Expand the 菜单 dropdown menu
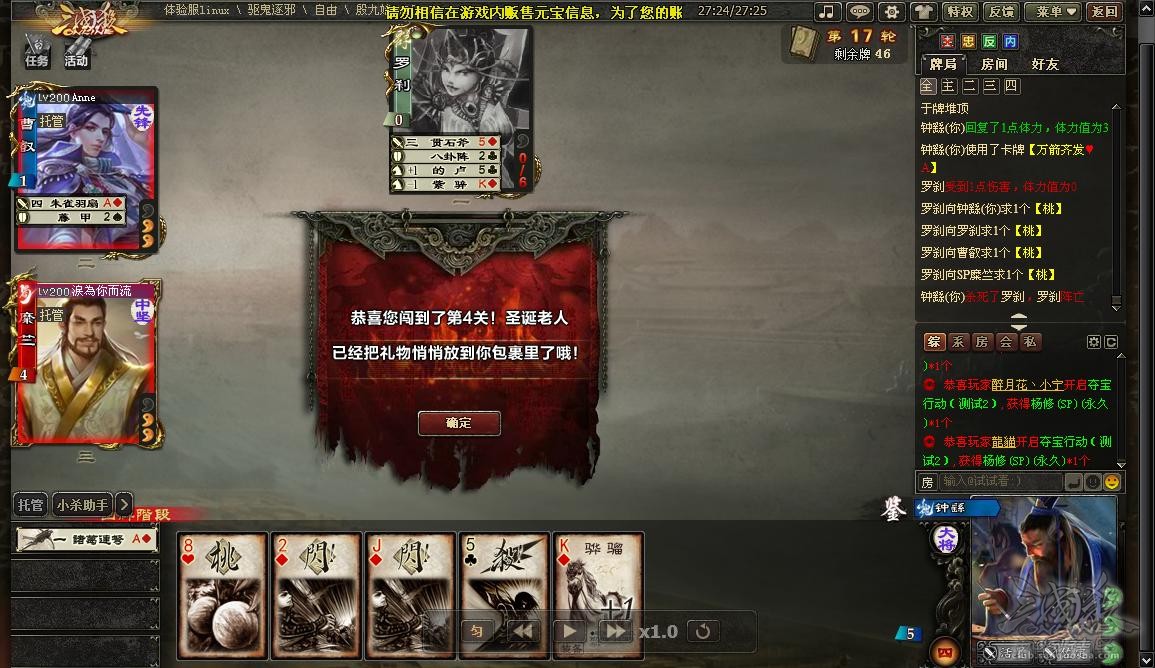1155x668 pixels. pyautogui.click(x=1056, y=12)
